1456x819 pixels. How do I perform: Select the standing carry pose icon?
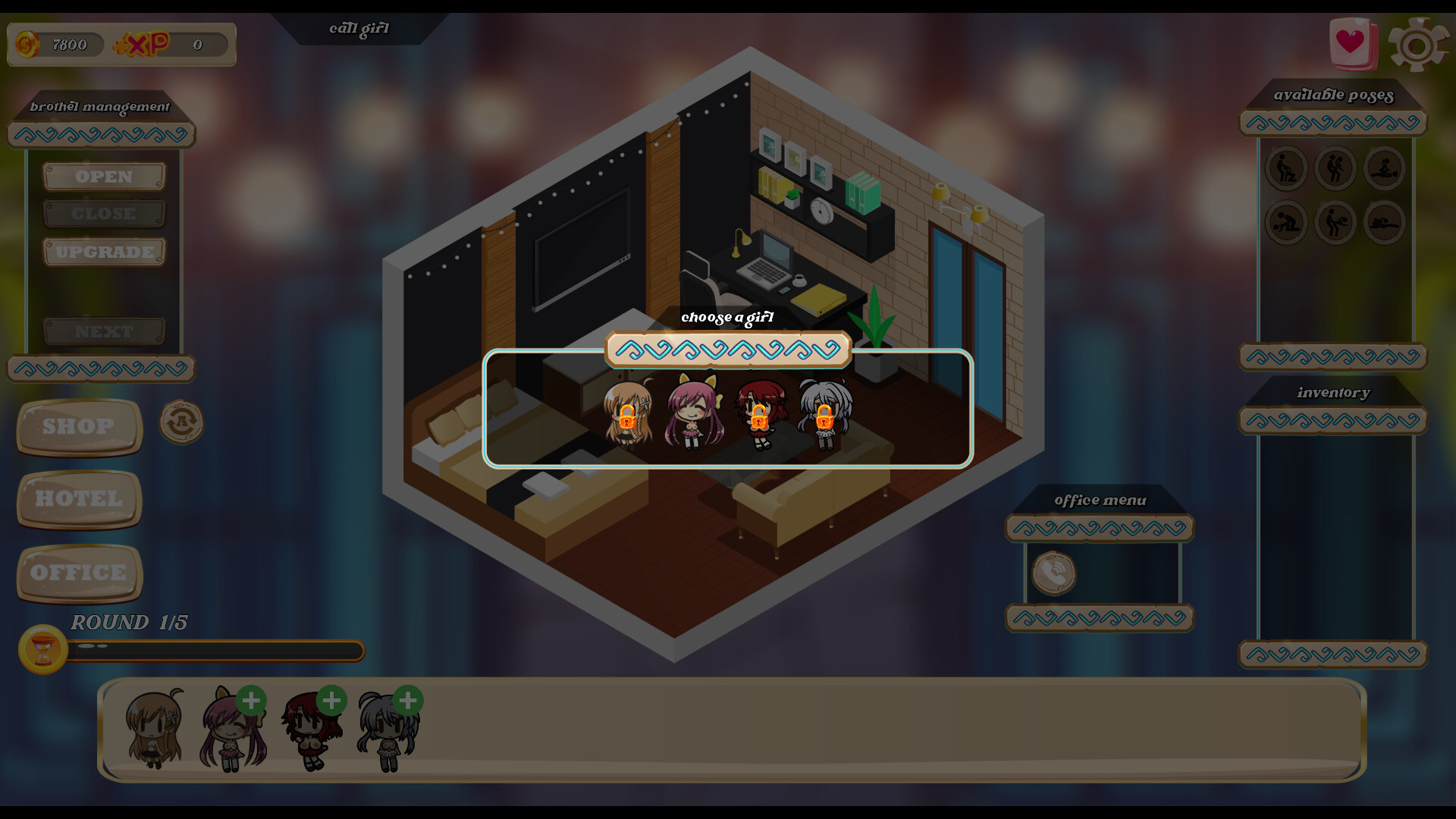pos(1335,168)
